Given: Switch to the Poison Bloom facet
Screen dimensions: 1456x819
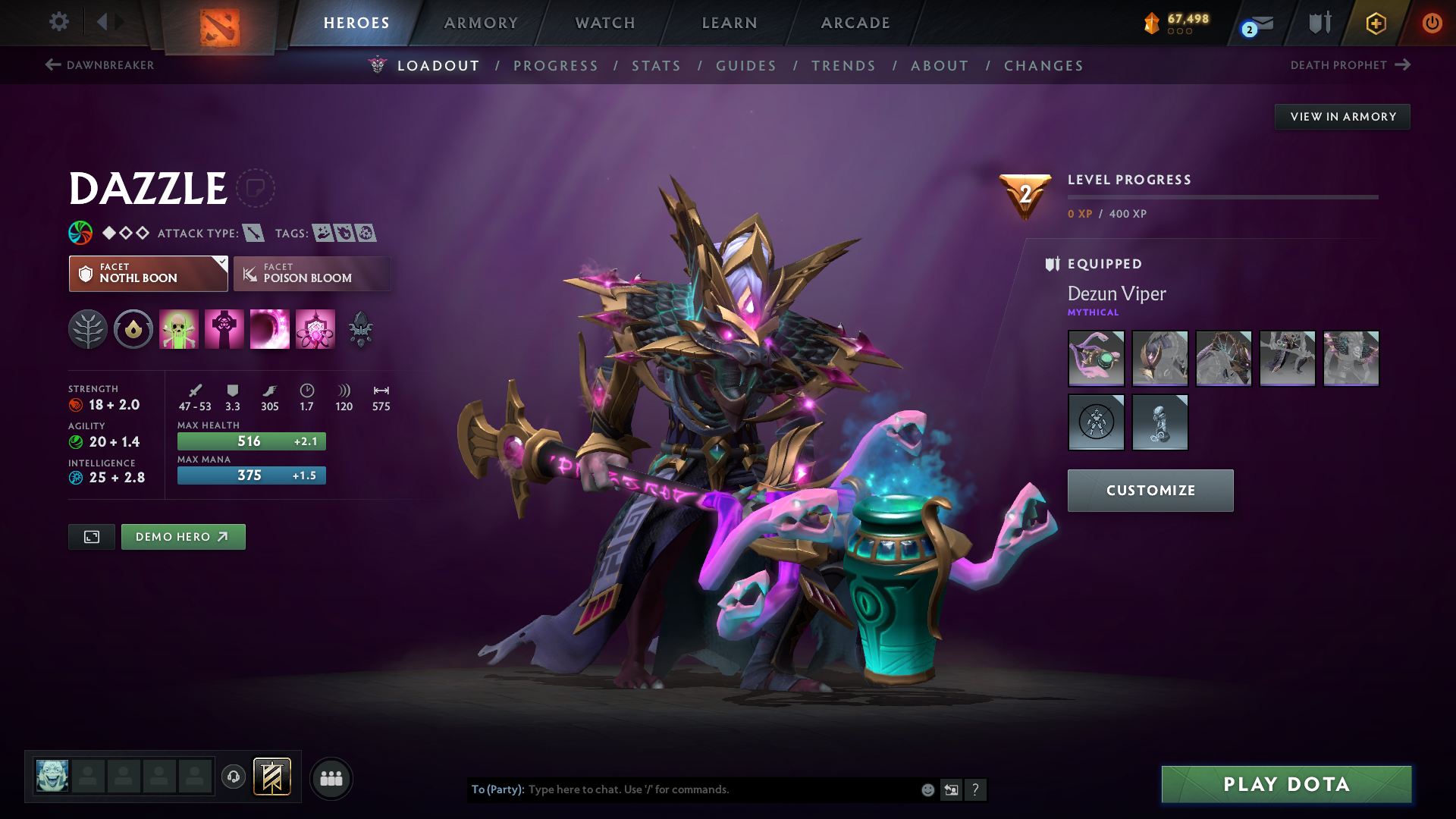Looking at the screenshot, I should tap(312, 274).
